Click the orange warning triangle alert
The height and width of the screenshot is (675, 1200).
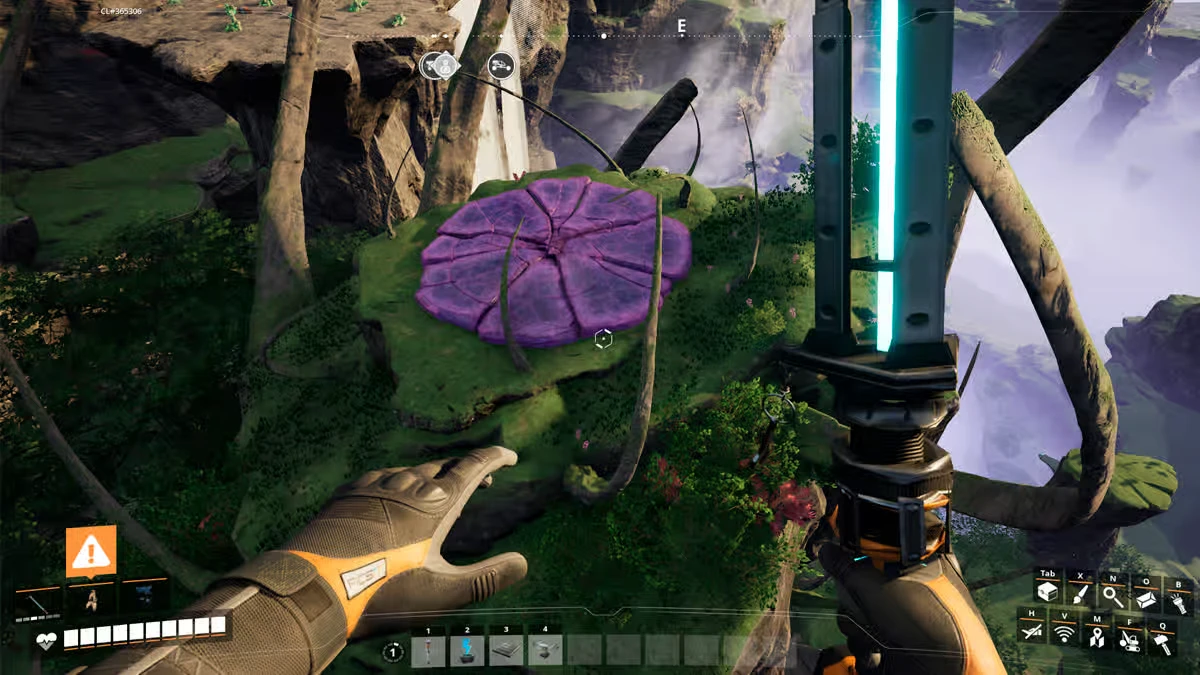click(x=91, y=551)
